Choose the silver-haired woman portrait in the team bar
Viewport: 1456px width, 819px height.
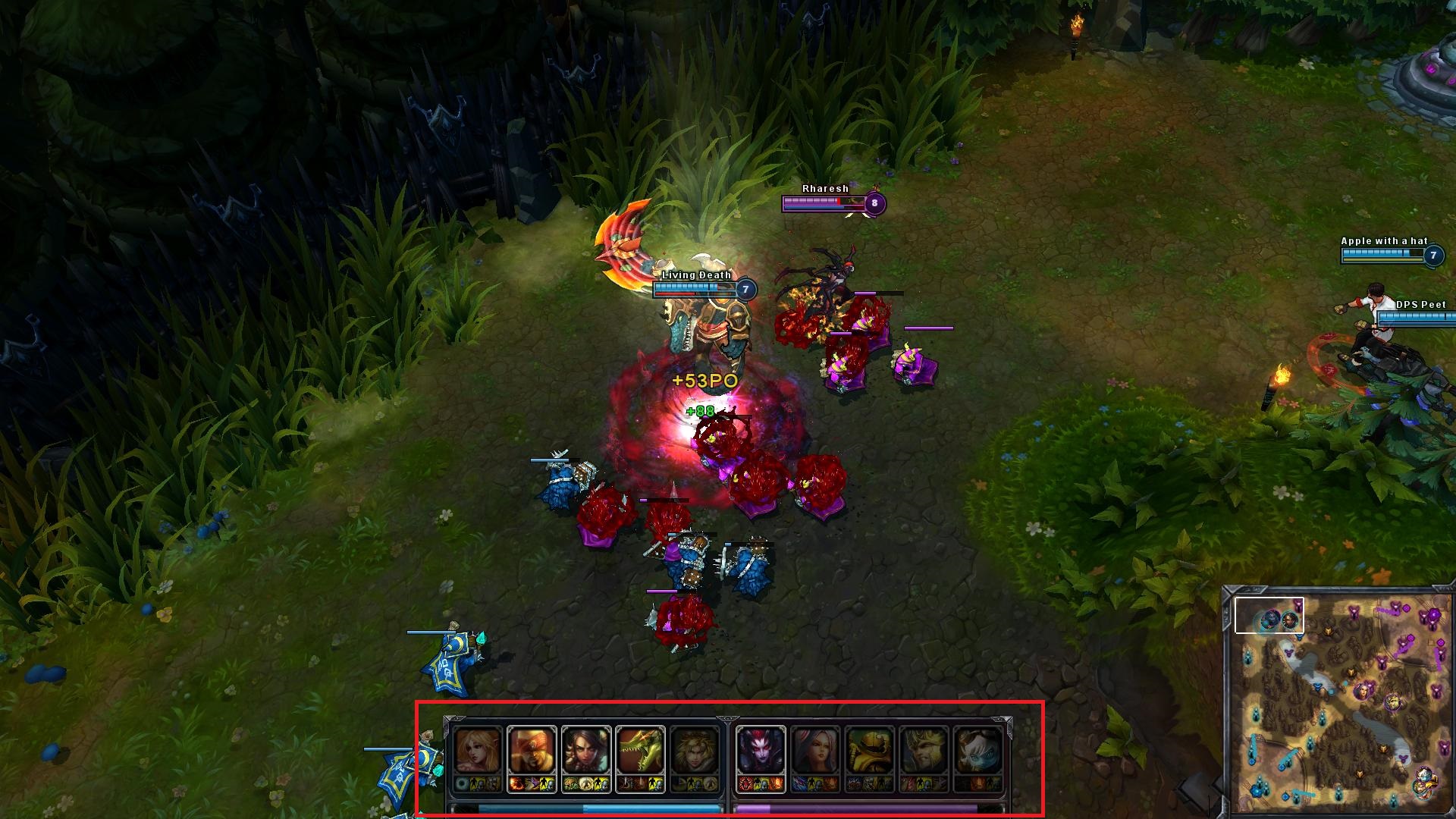click(815, 751)
